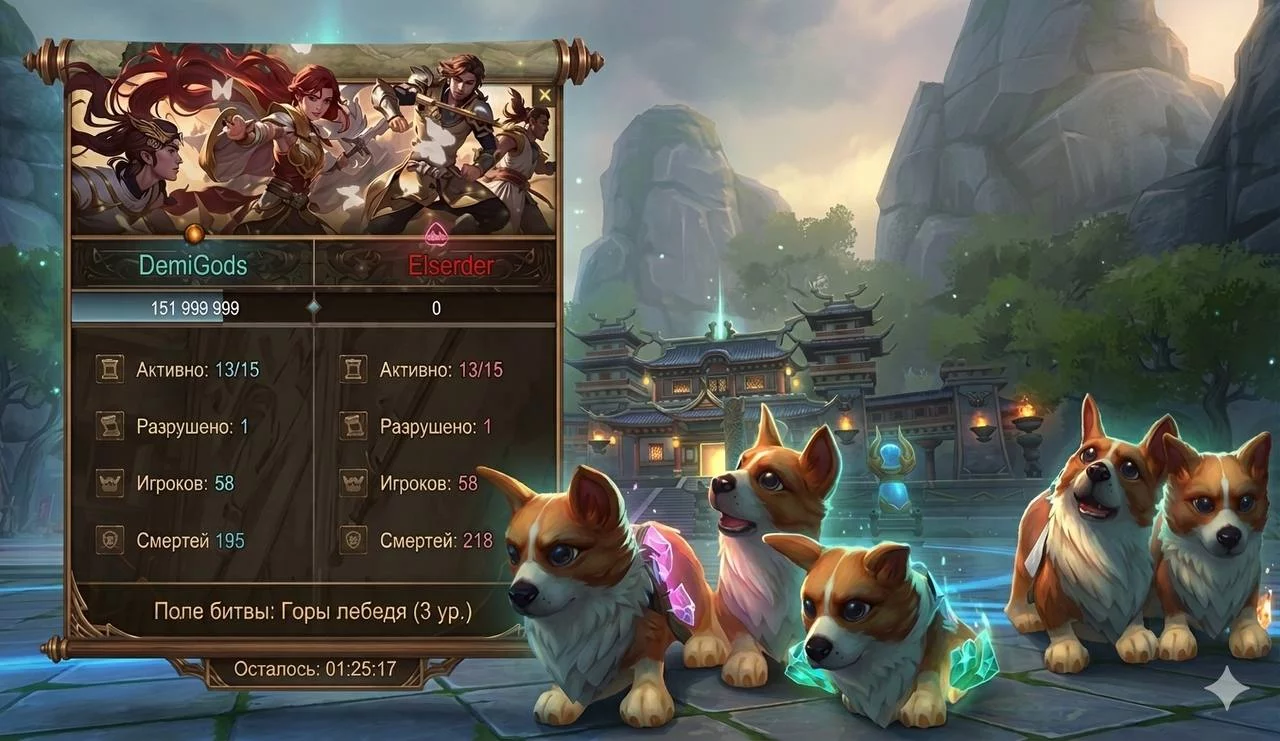Close the guild battle info panel
1280x741 pixels.
[x=544, y=95]
